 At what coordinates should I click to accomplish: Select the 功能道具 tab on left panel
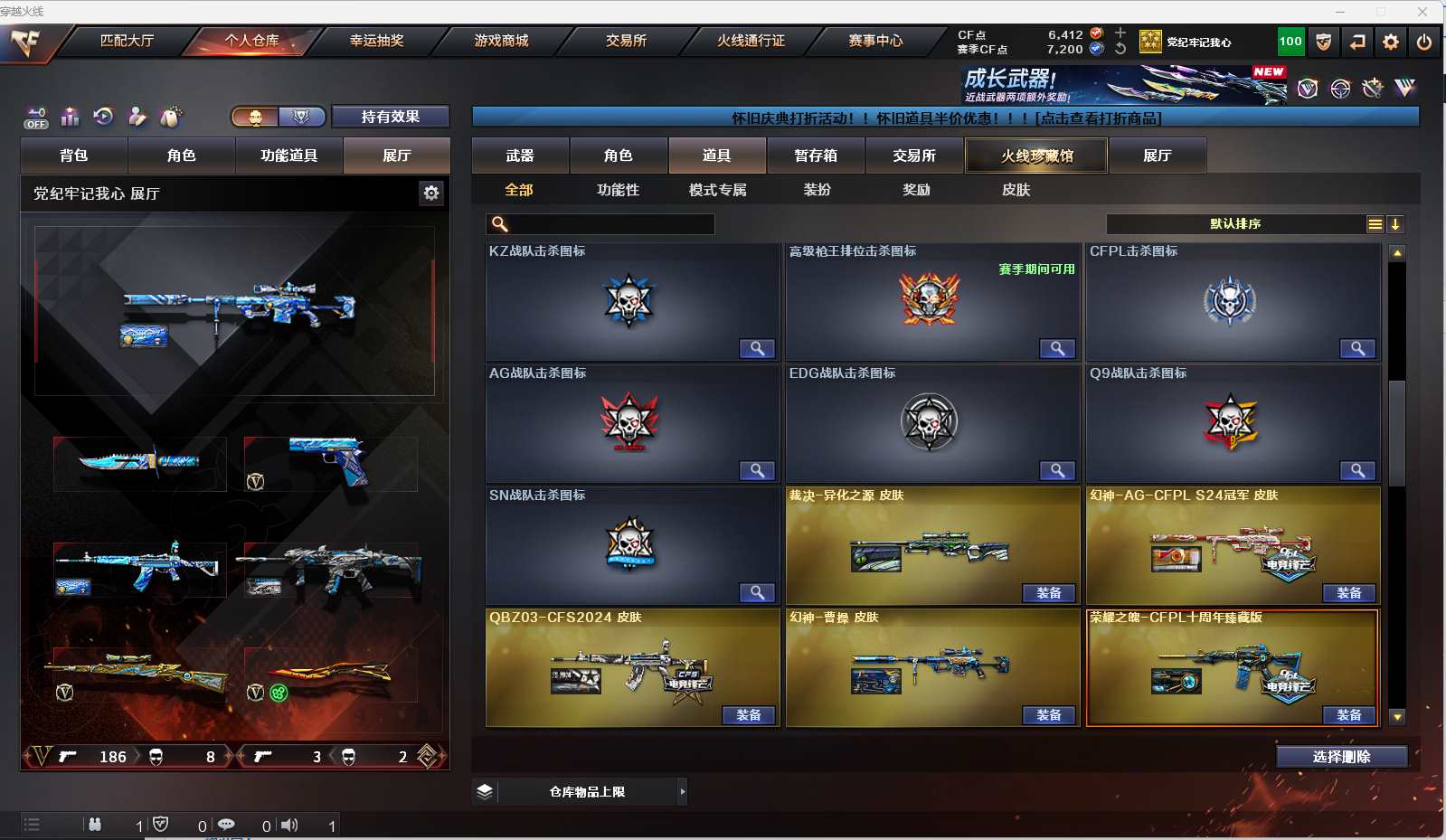click(x=288, y=156)
